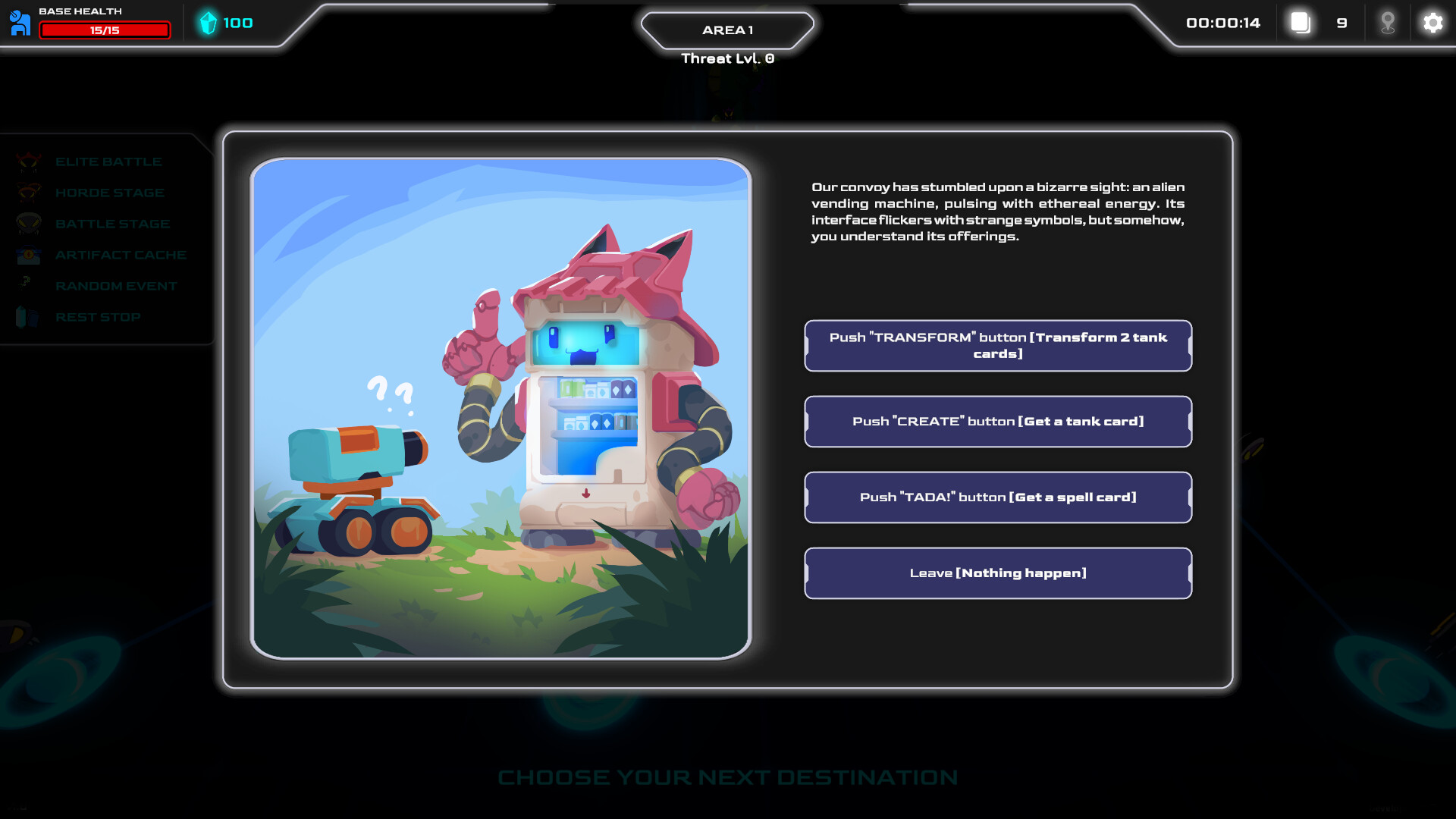Screen dimensions: 1456x819
Task: Push the TADA! button to get a spell card
Action: click(998, 497)
